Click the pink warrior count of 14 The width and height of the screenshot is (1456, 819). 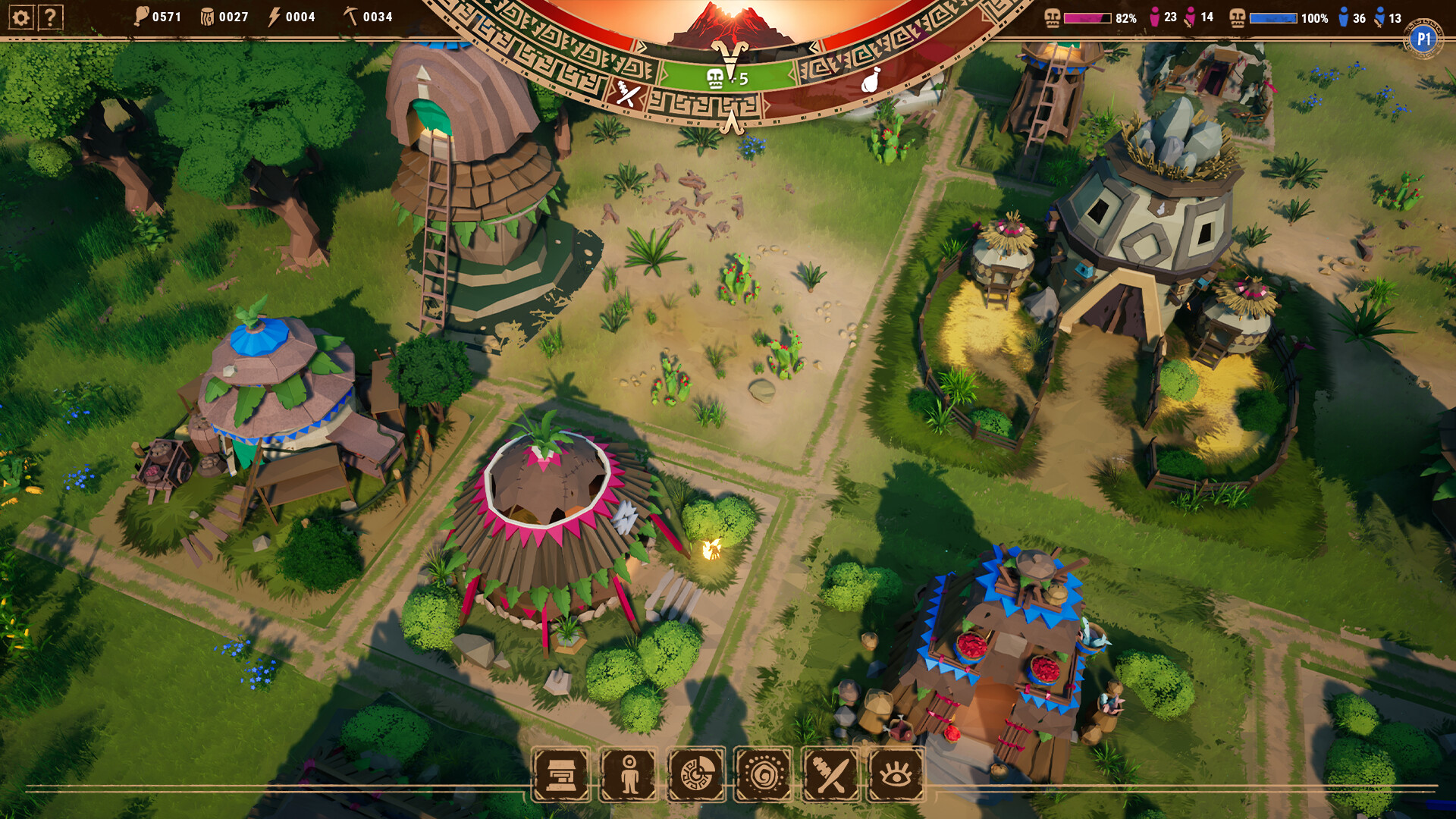coord(1206,17)
